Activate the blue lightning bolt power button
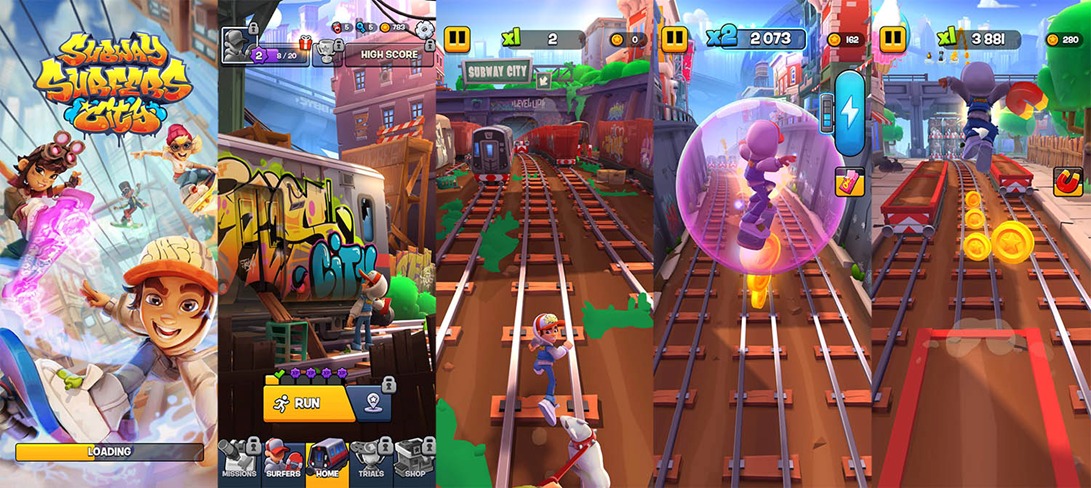This screenshot has height=488, width=1091. (x=848, y=113)
